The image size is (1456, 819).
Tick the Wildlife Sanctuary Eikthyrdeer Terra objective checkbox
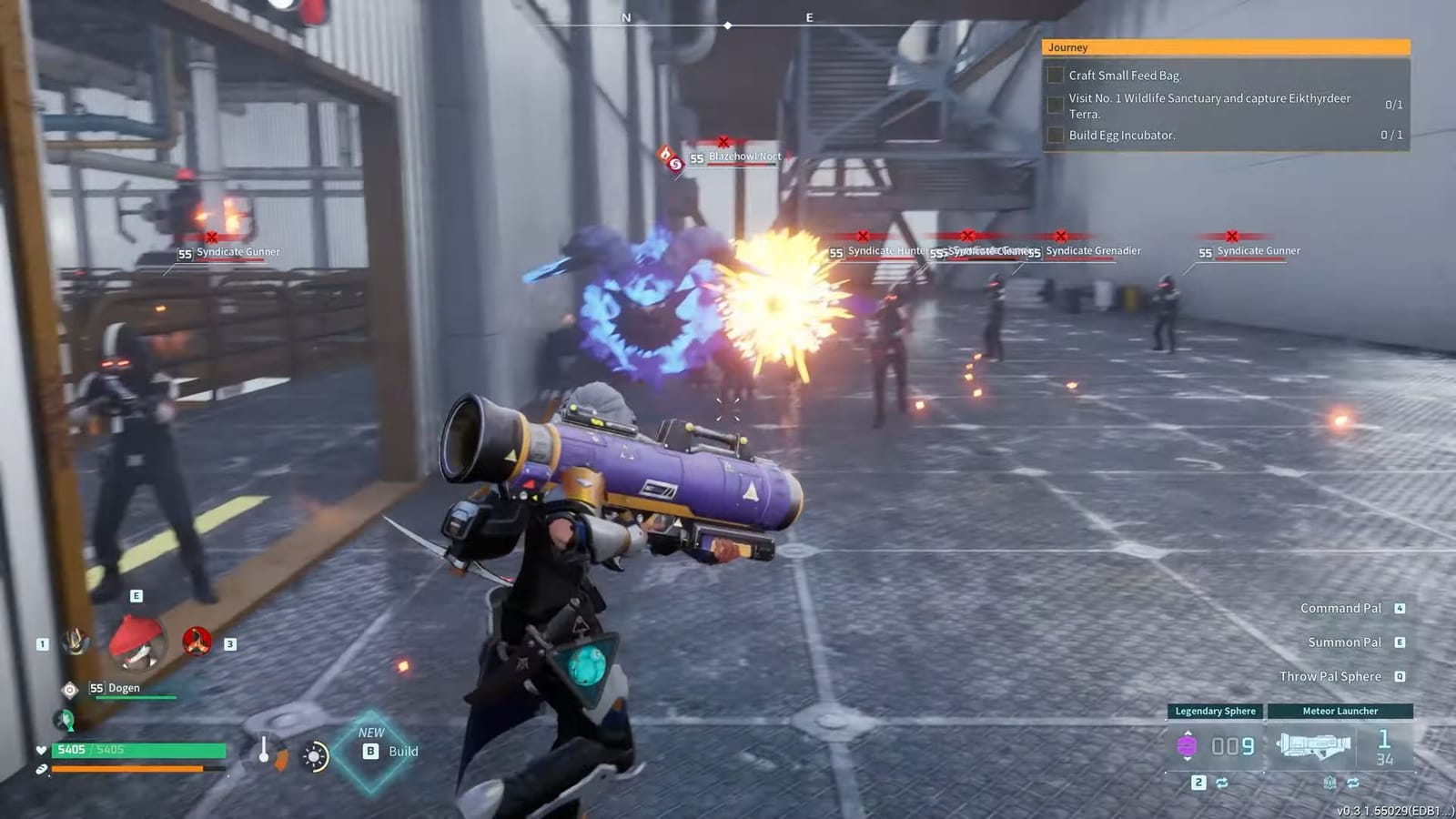pyautogui.click(x=1056, y=106)
